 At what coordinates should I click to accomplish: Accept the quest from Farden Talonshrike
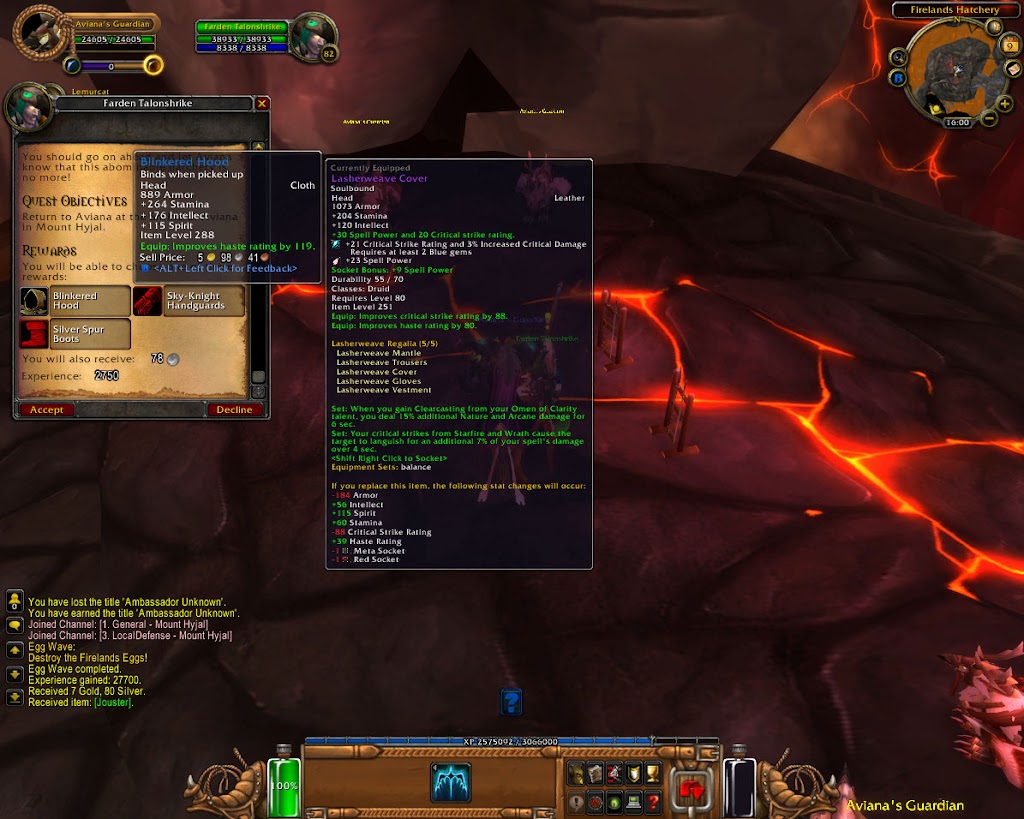[x=46, y=410]
